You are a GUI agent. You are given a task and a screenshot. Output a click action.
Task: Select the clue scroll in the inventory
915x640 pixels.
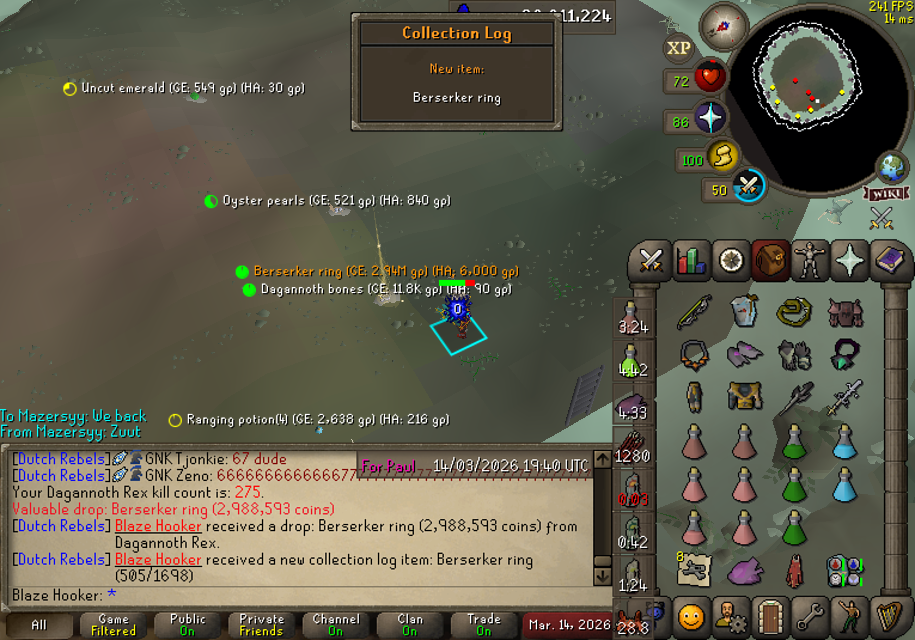pyautogui.click(x=692, y=571)
